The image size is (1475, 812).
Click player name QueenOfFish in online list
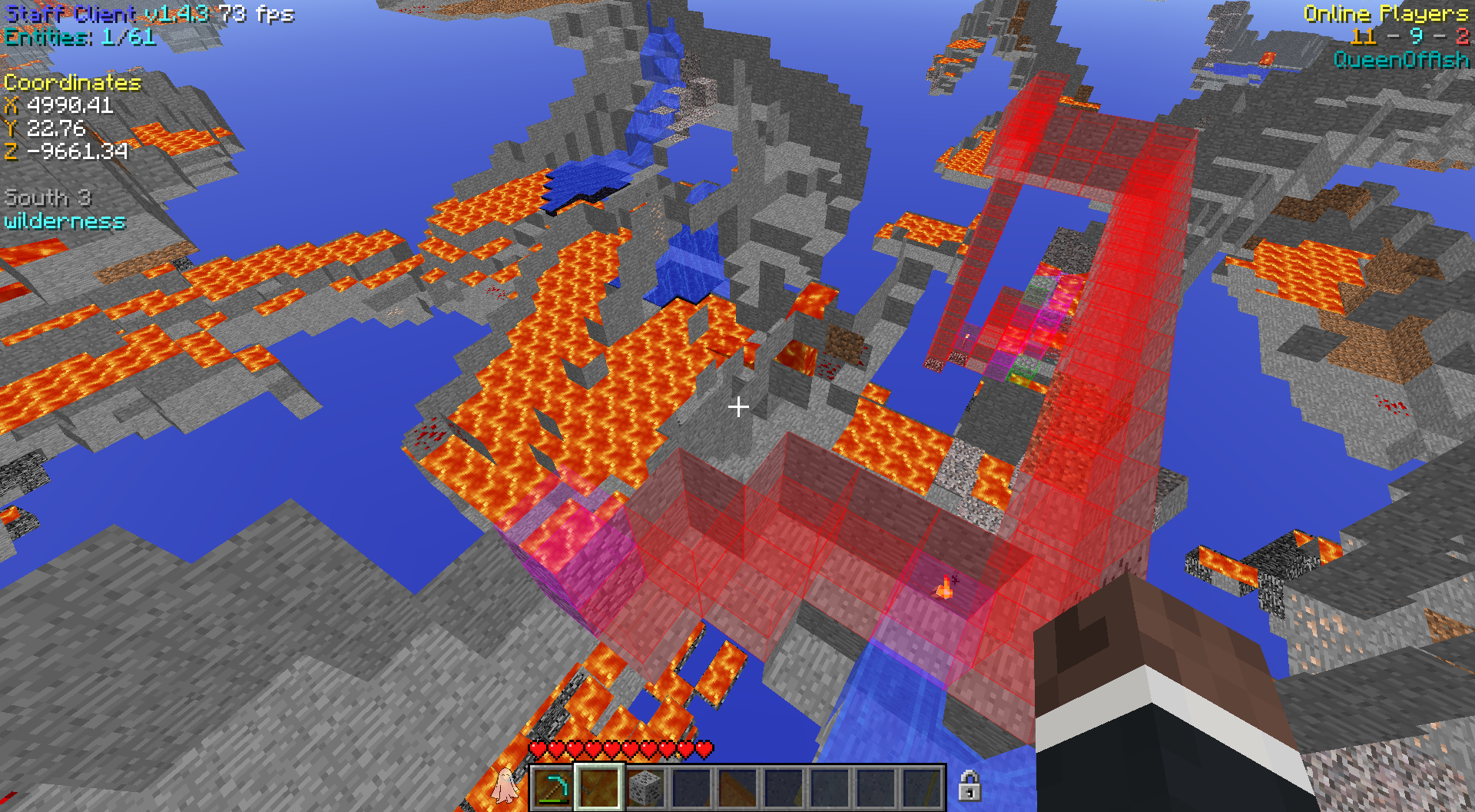click(x=1400, y=60)
